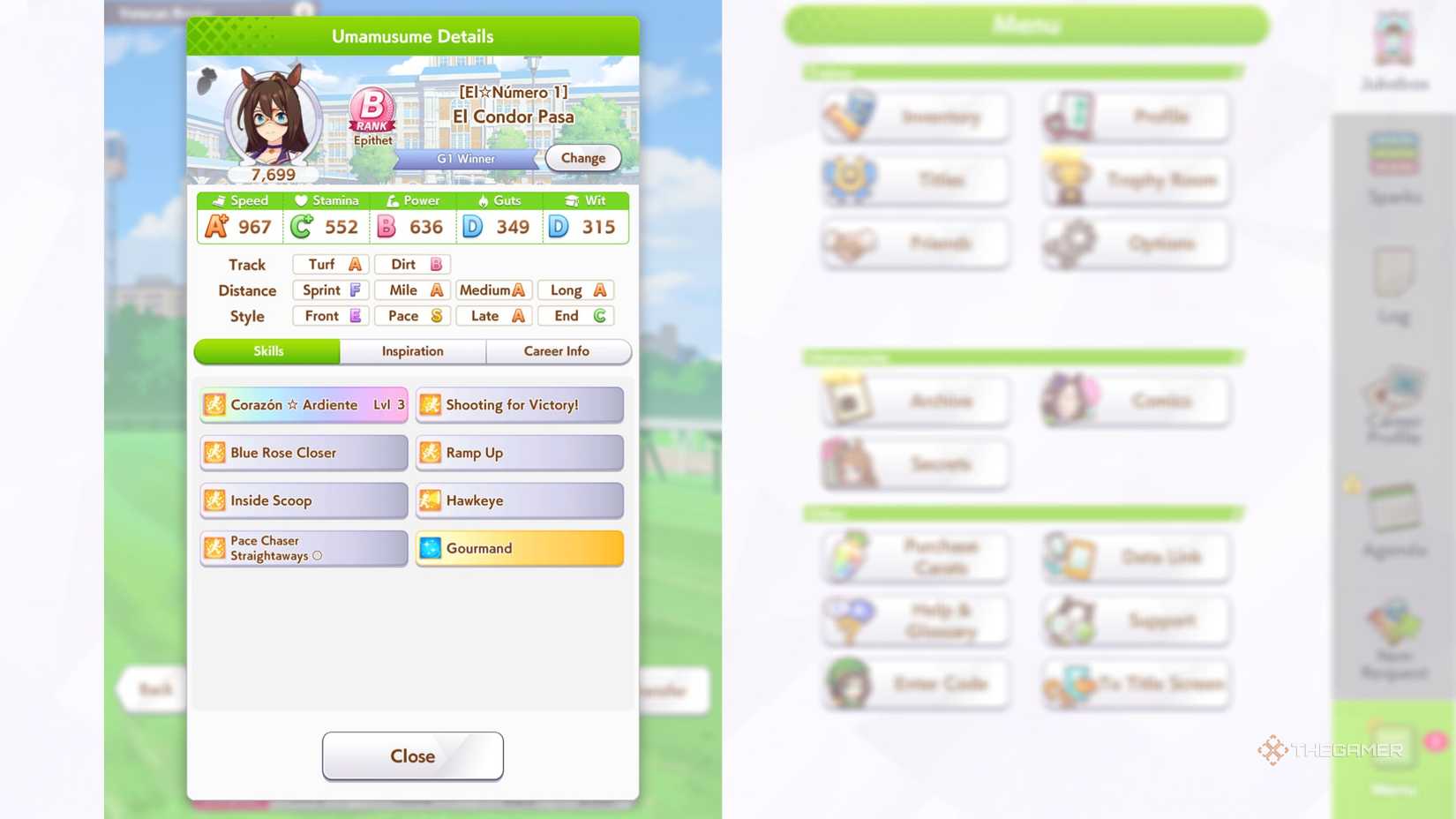This screenshot has height=819, width=1456.
Task: Switch to the Inspiration tab
Action: click(x=411, y=351)
